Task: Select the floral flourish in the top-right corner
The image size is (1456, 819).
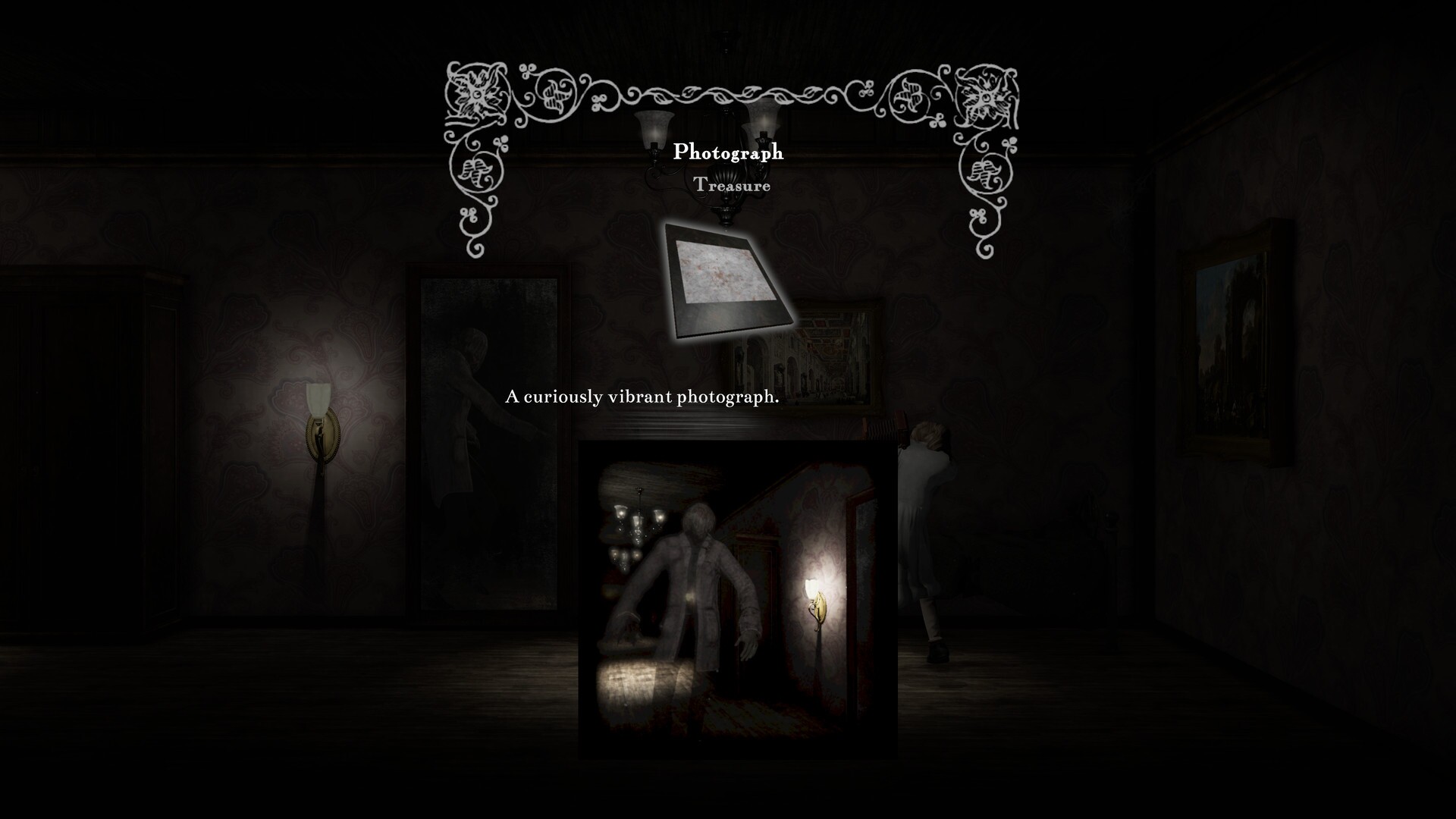Action: [986, 95]
